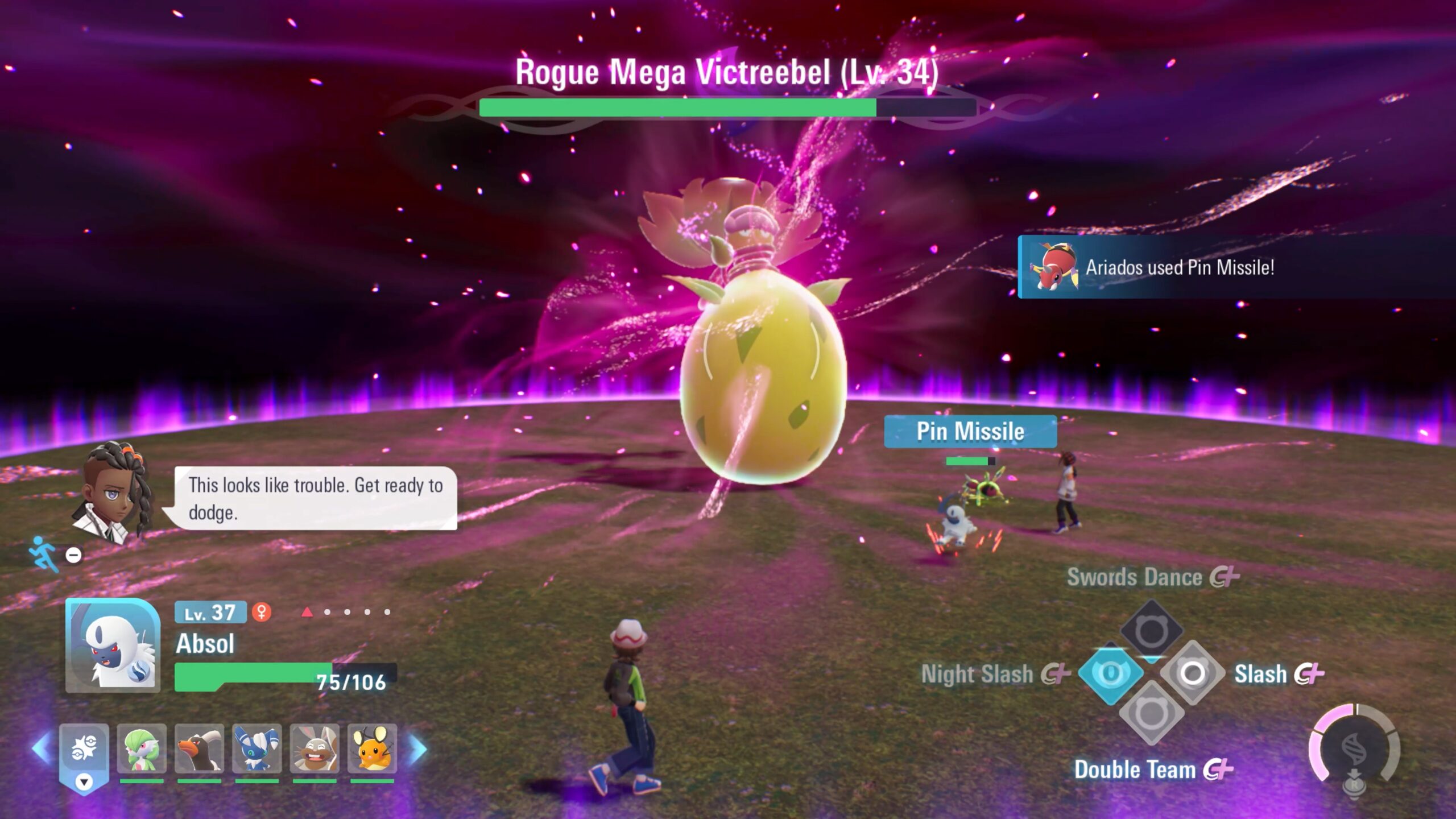
Task: Activate the Double Team move button
Action: 1151,713
